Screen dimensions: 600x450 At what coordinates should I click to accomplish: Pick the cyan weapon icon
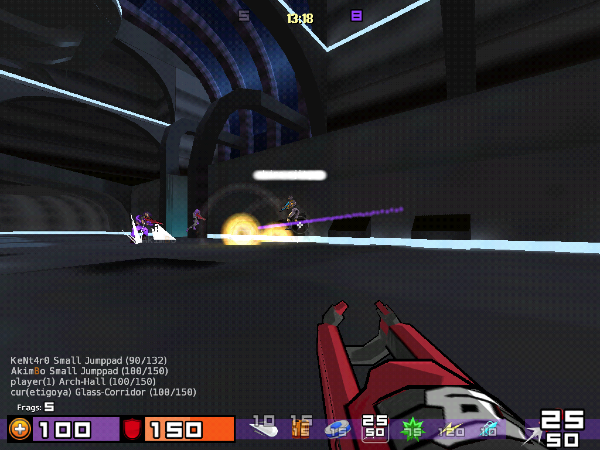point(488,430)
